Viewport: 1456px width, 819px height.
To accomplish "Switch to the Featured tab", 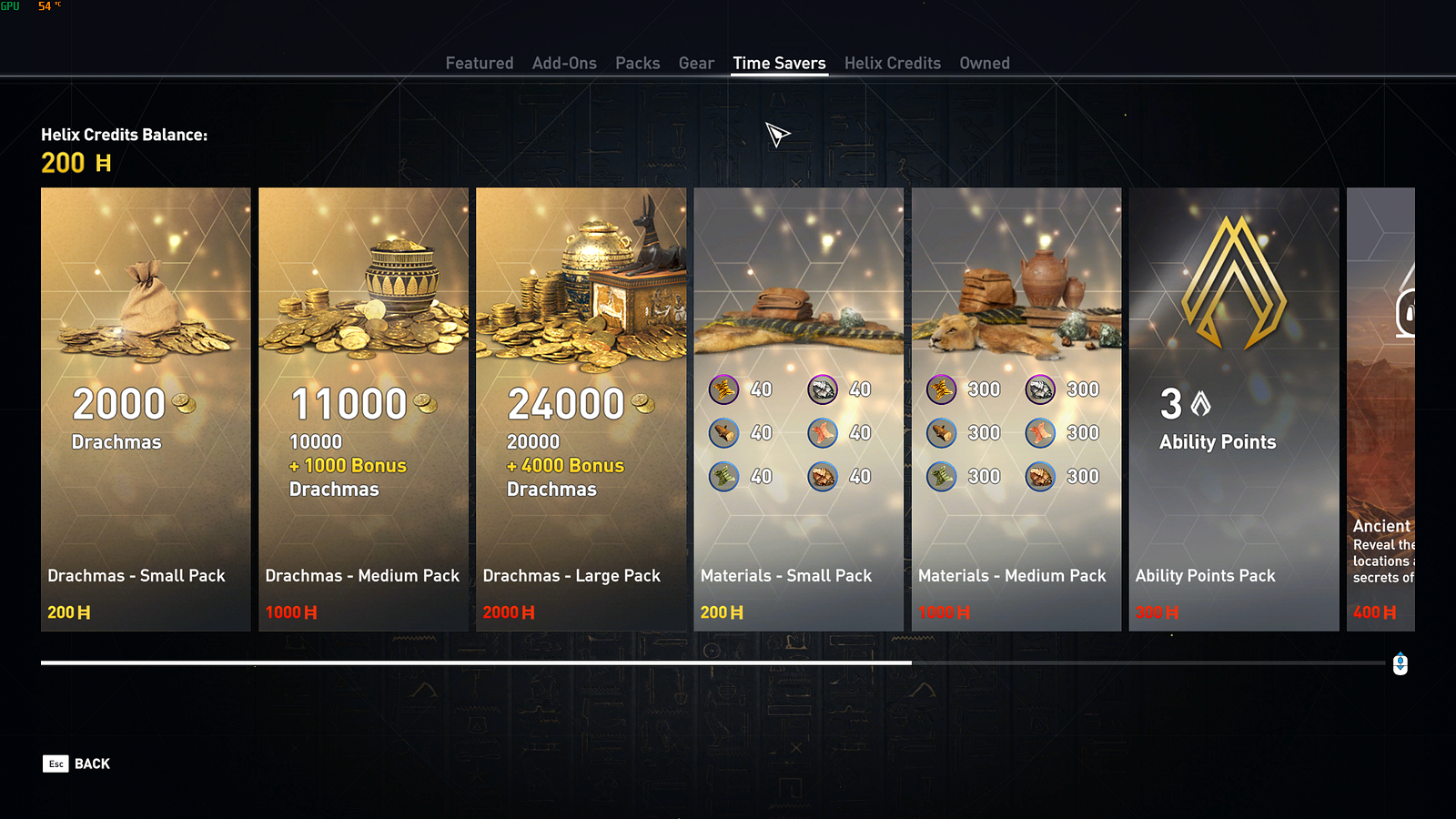I will click(479, 63).
